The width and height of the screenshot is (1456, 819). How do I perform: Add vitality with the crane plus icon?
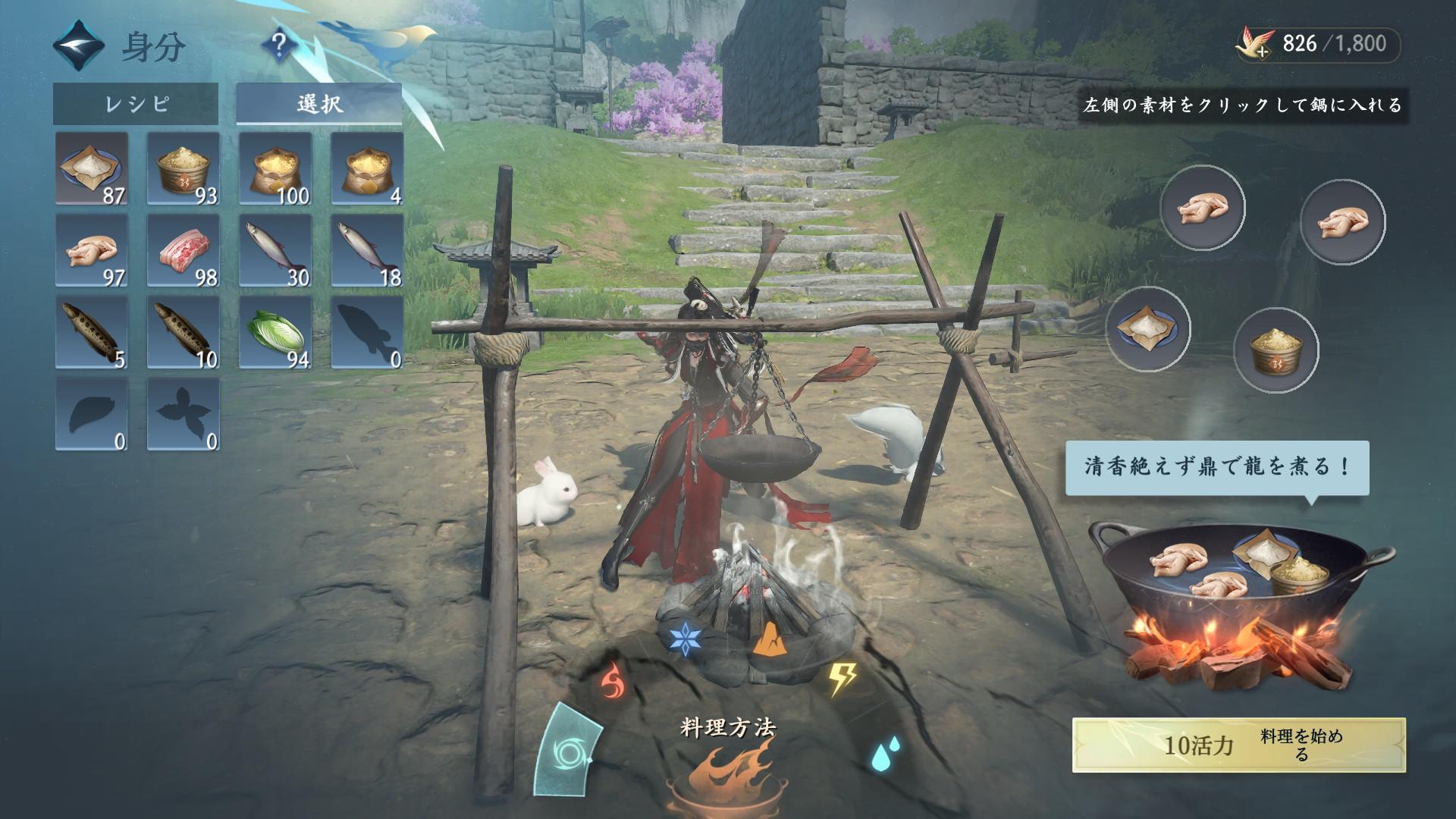[x=1254, y=44]
